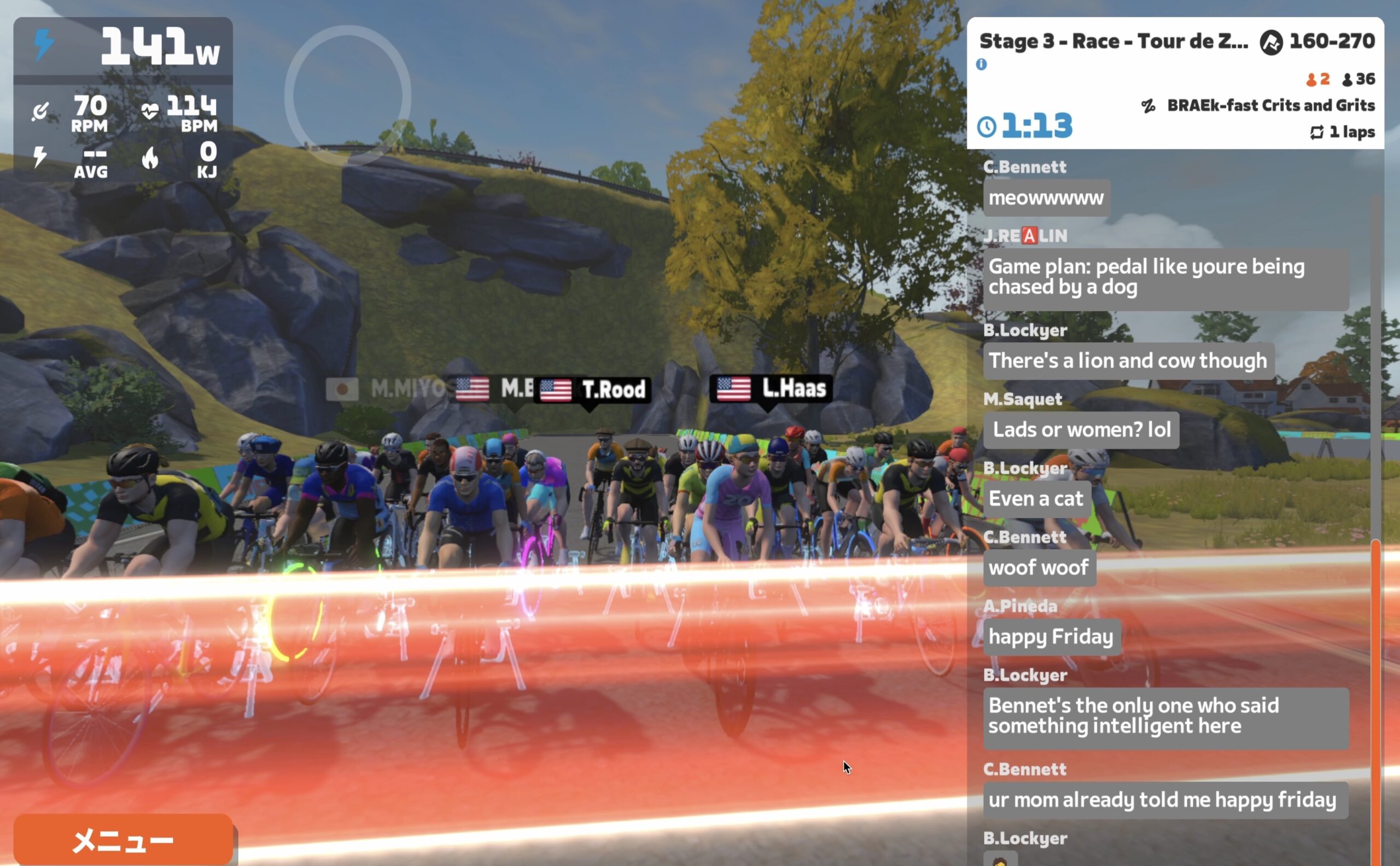
Task: Open the orange メニュー menu button
Action: coord(122,839)
